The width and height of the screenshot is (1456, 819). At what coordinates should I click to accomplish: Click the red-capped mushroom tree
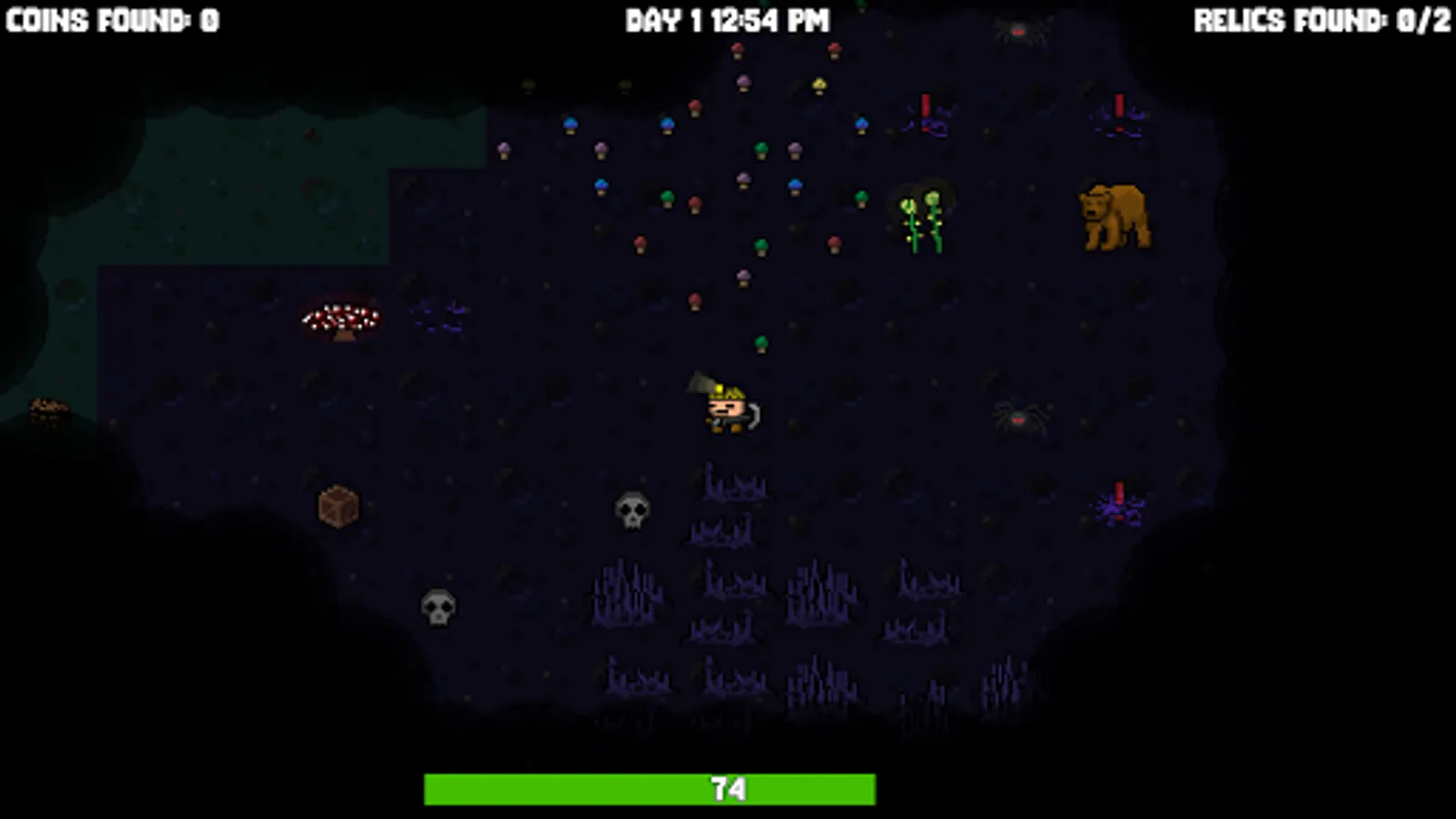(x=339, y=318)
